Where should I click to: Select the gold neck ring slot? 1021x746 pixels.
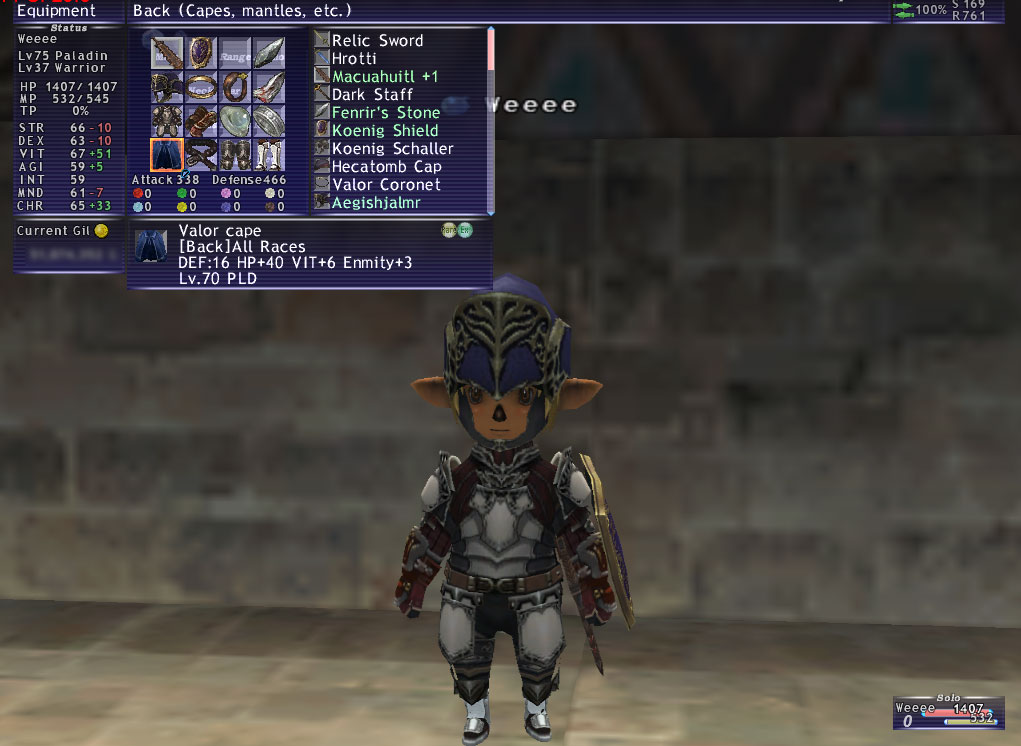pos(201,87)
